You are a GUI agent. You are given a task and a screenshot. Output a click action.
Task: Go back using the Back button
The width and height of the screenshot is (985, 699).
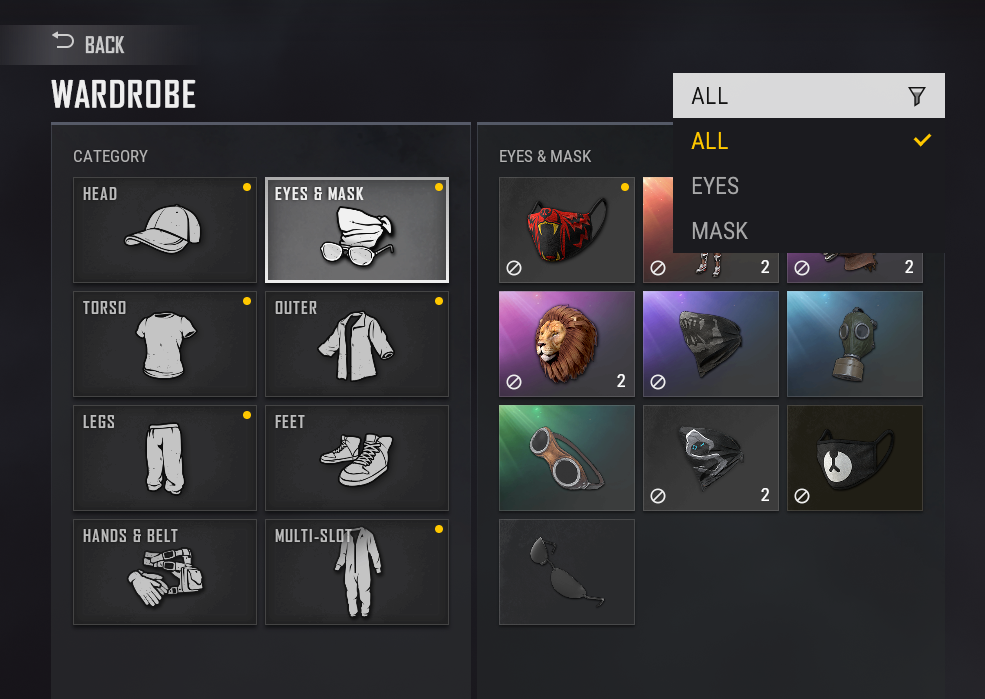(x=89, y=44)
